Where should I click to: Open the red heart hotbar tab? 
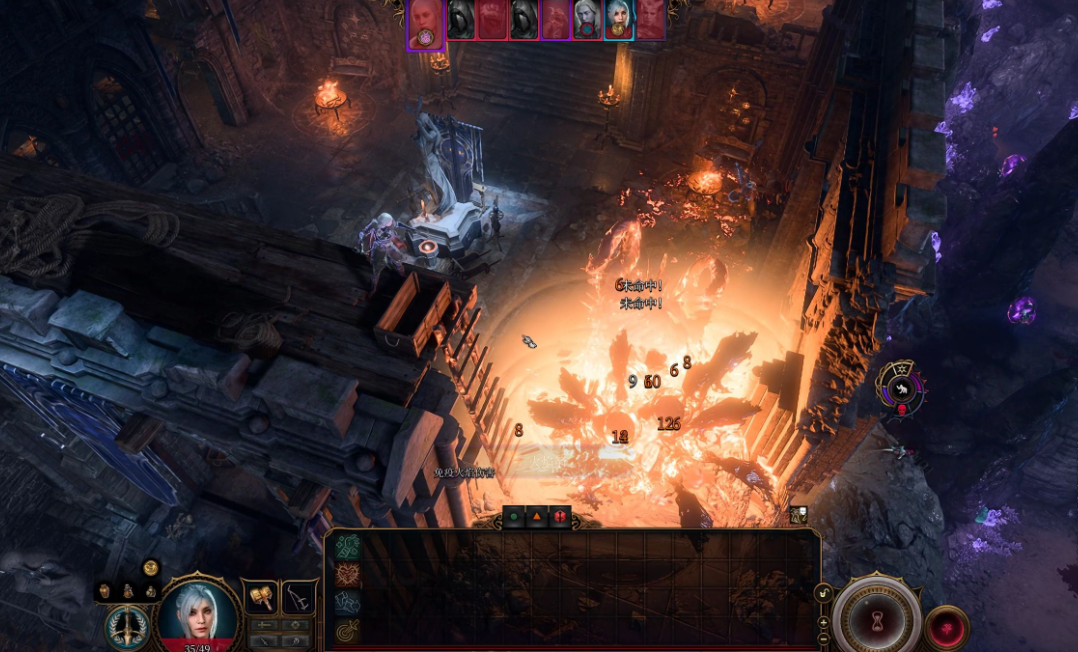[x=347, y=574]
